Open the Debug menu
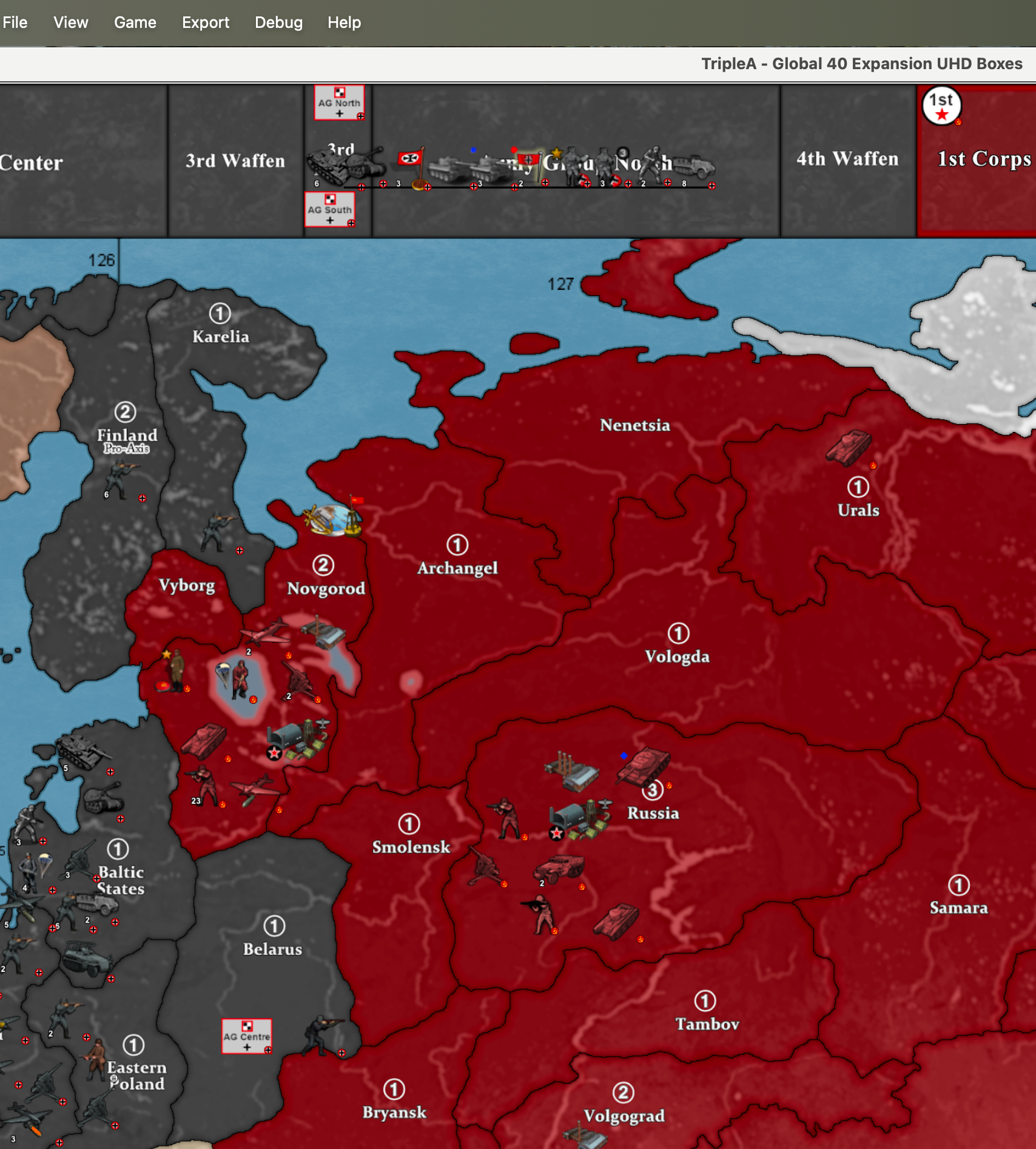Viewport: 1036px width, 1149px height. point(278,22)
